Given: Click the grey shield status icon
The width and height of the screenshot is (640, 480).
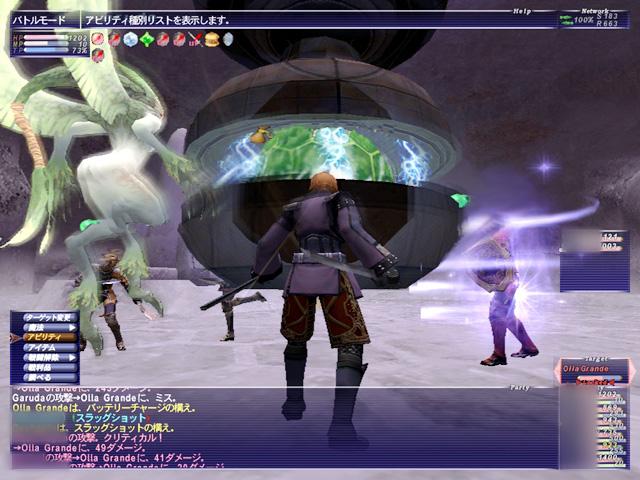Looking at the screenshot, I should coord(228,39).
